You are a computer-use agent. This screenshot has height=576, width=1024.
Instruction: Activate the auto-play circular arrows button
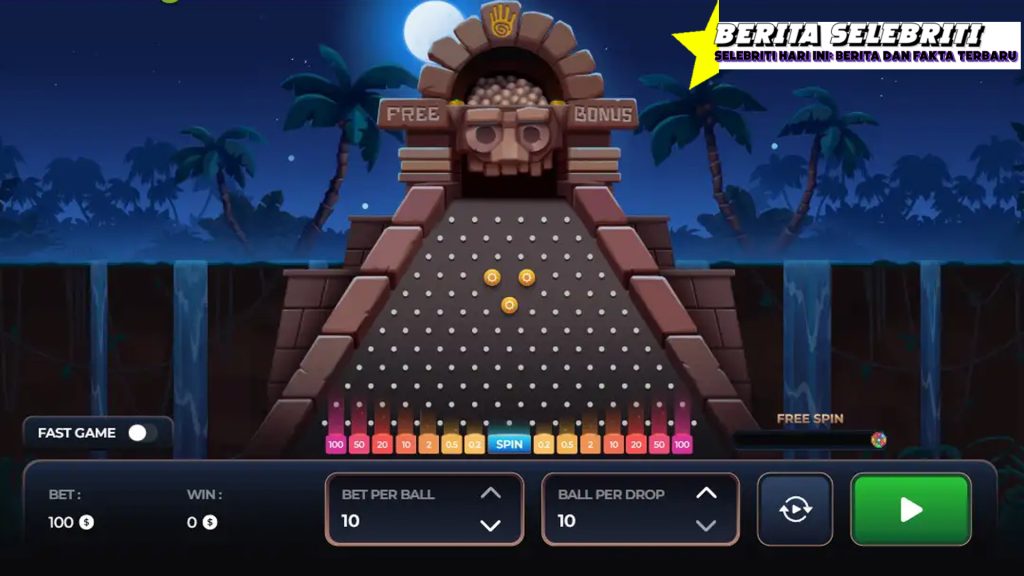click(x=795, y=509)
